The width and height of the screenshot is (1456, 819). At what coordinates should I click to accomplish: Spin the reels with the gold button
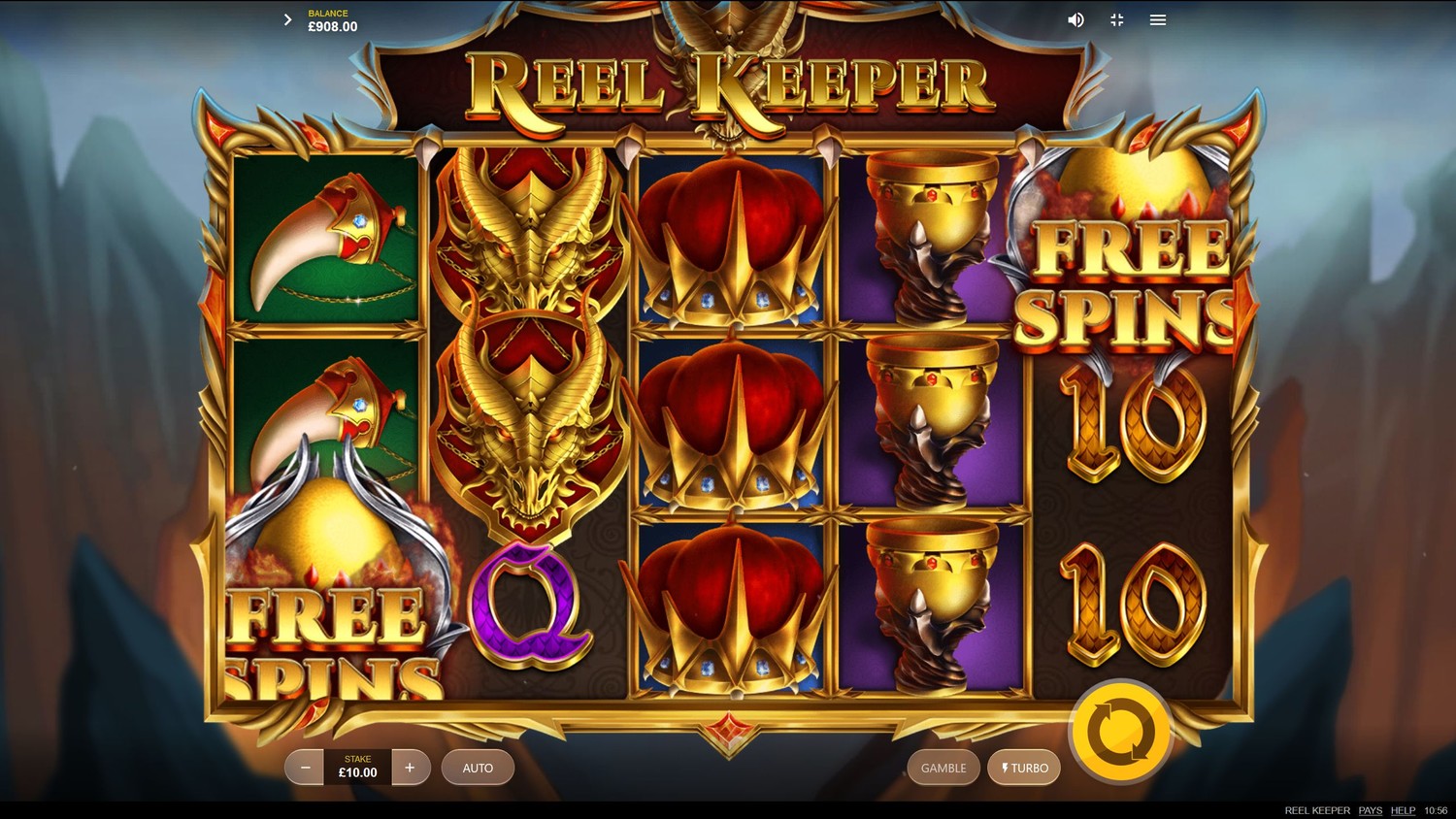click(1121, 733)
